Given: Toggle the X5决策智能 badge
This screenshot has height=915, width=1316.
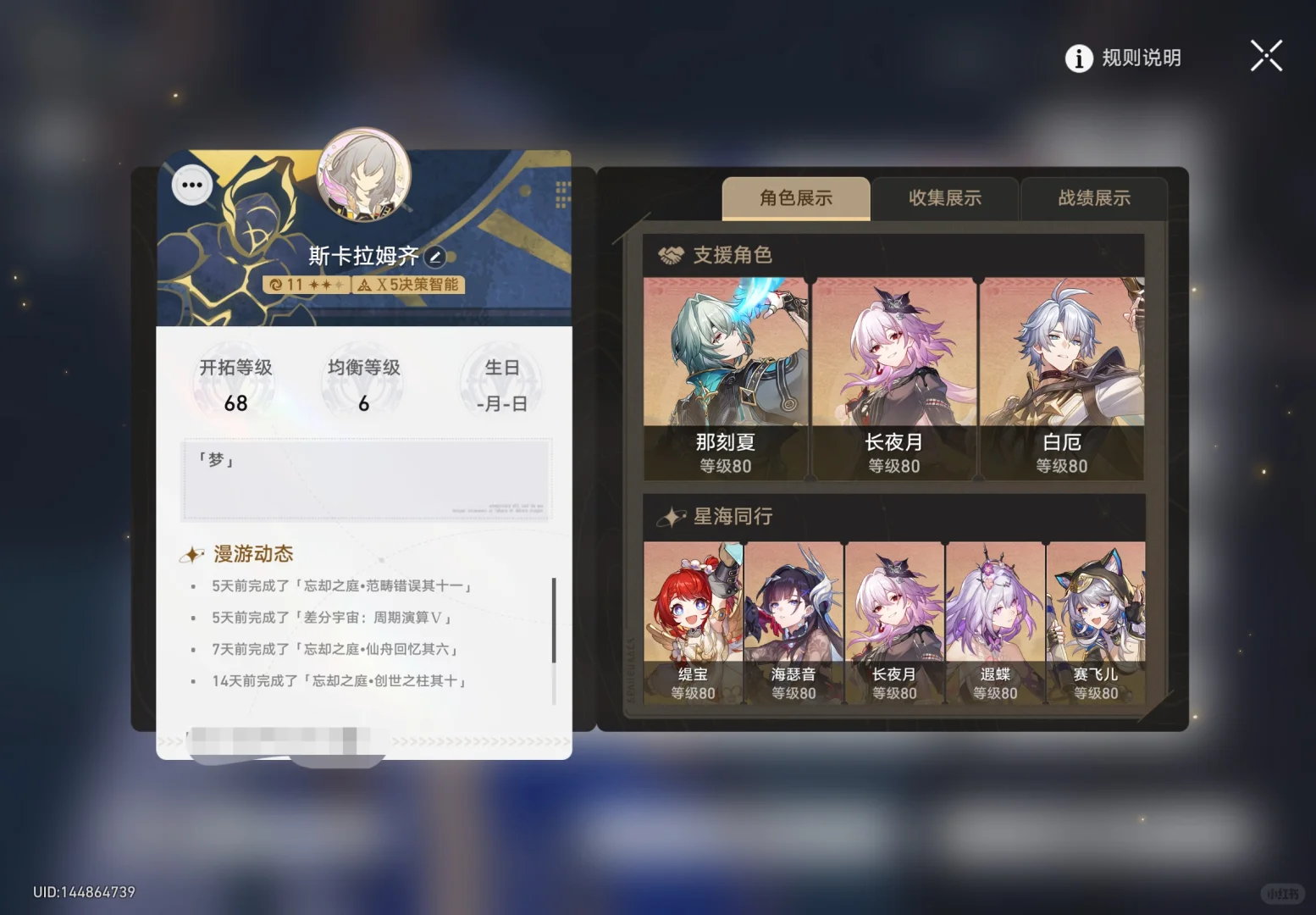Looking at the screenshot, I should point(410,285).
